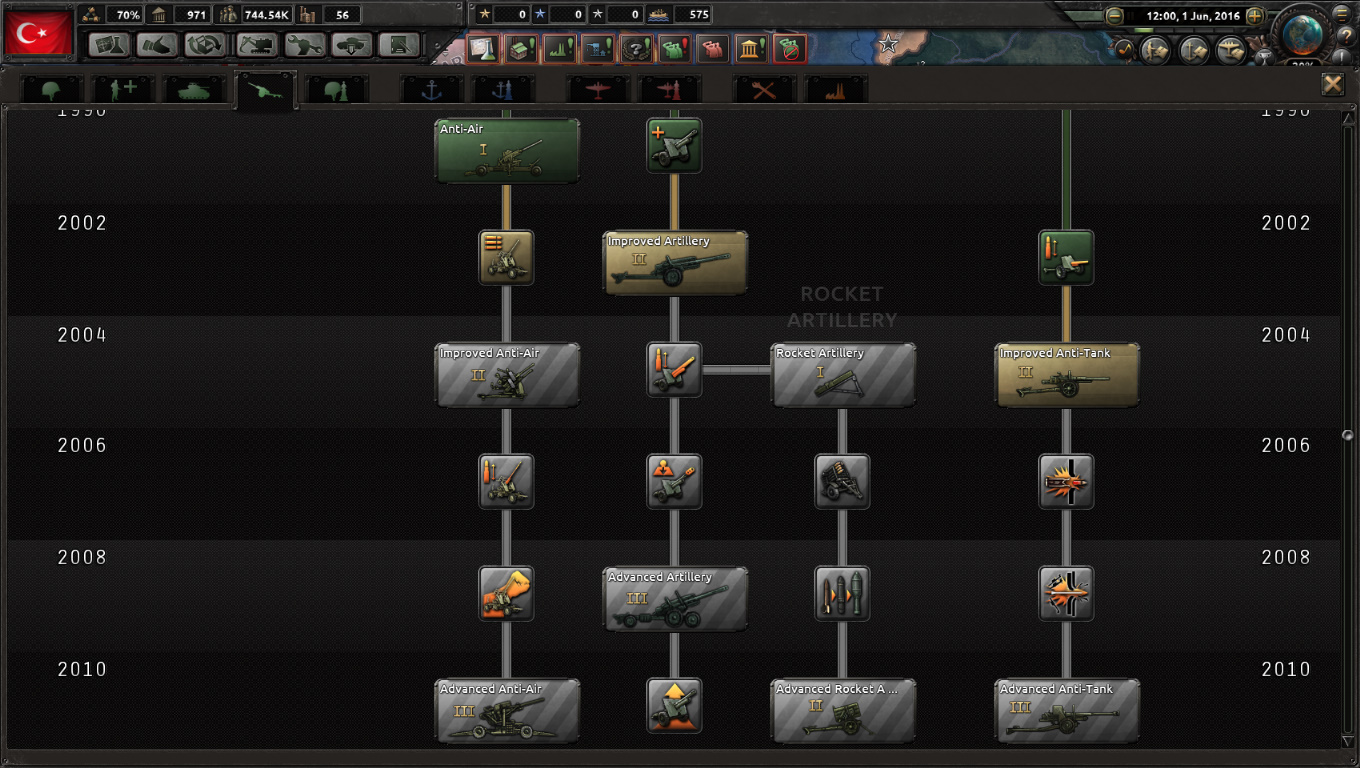Switch to the armor technology tab
Viewport: 1360px width, 768px height.
192,89
